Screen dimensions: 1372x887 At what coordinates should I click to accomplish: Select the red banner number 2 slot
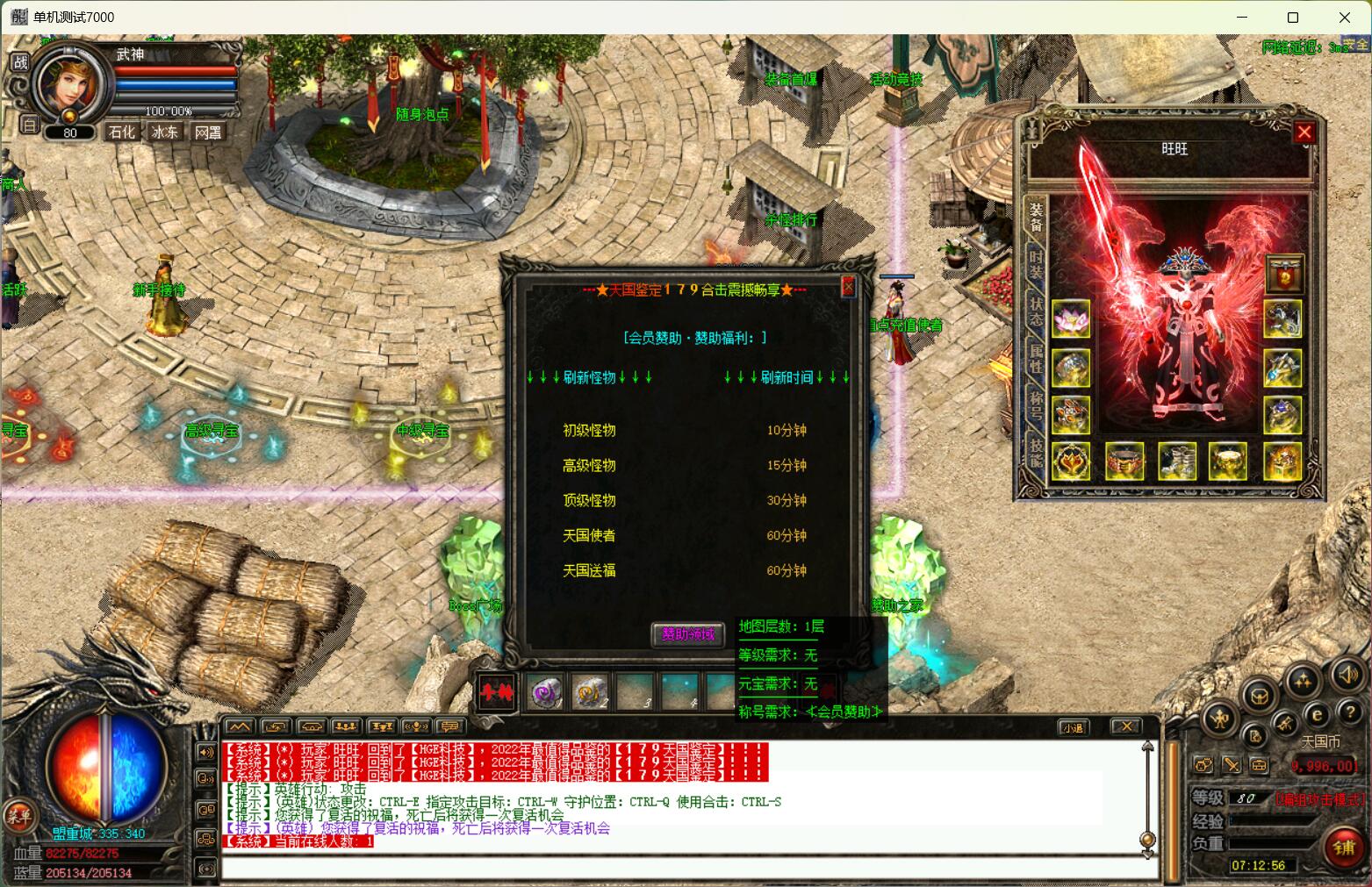[1283, 275]
